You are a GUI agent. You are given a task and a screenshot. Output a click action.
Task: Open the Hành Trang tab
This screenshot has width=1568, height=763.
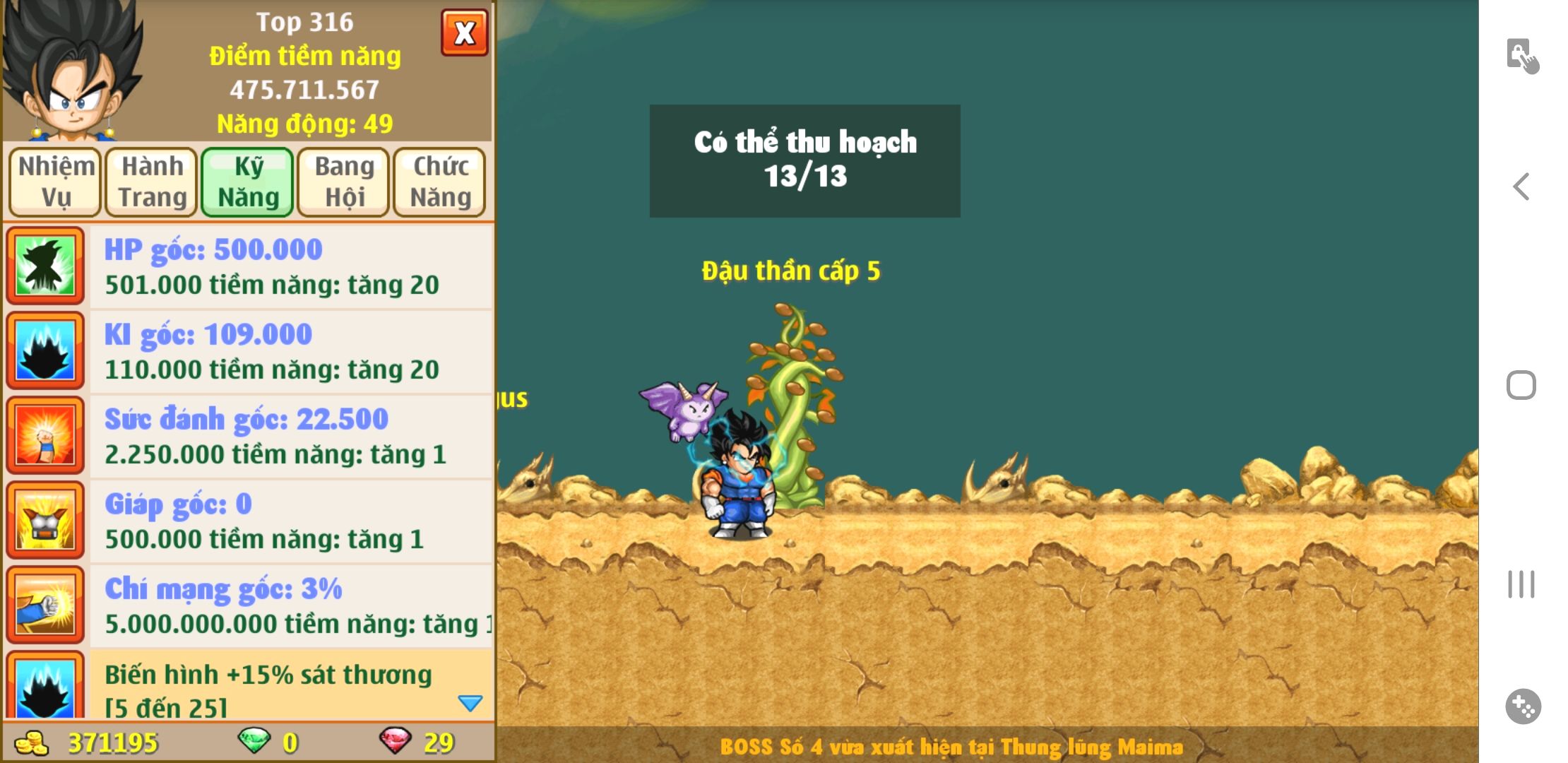click(152, 182)
